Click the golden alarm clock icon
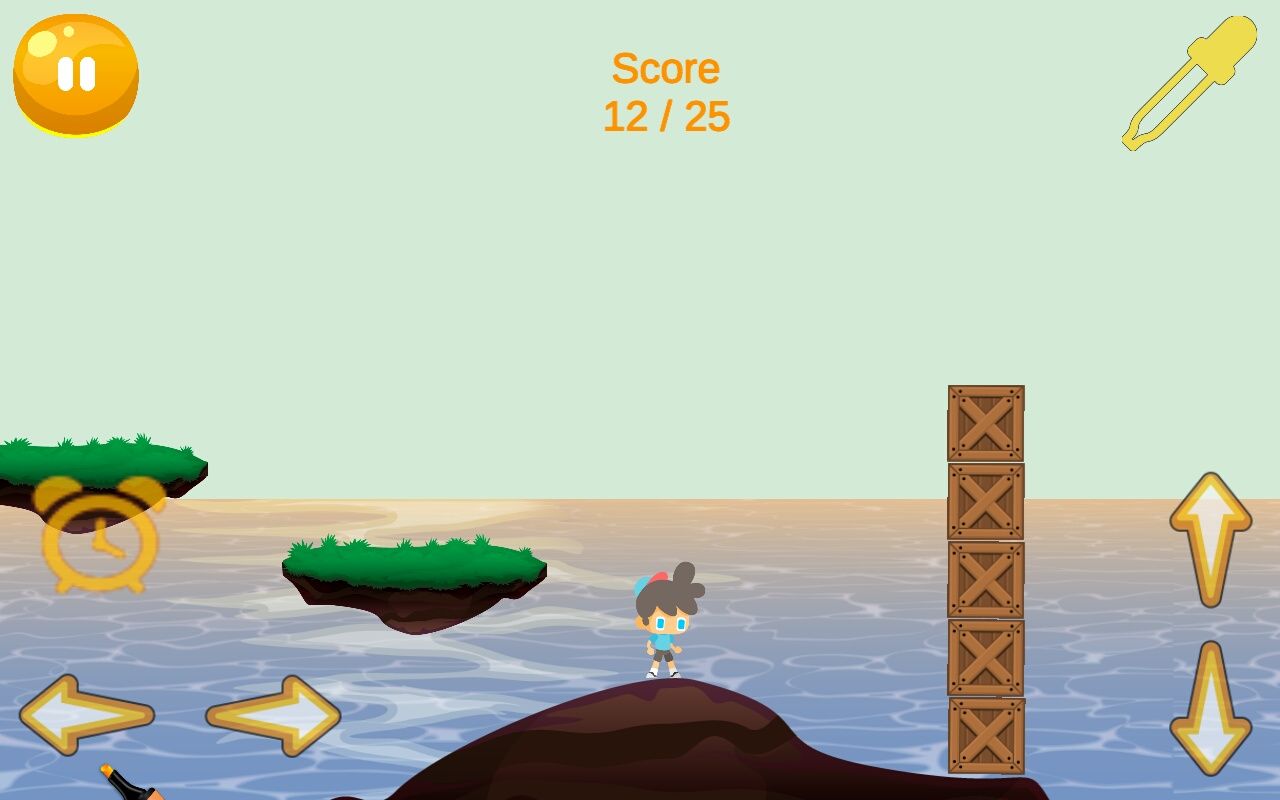 (x=100, y=536)
